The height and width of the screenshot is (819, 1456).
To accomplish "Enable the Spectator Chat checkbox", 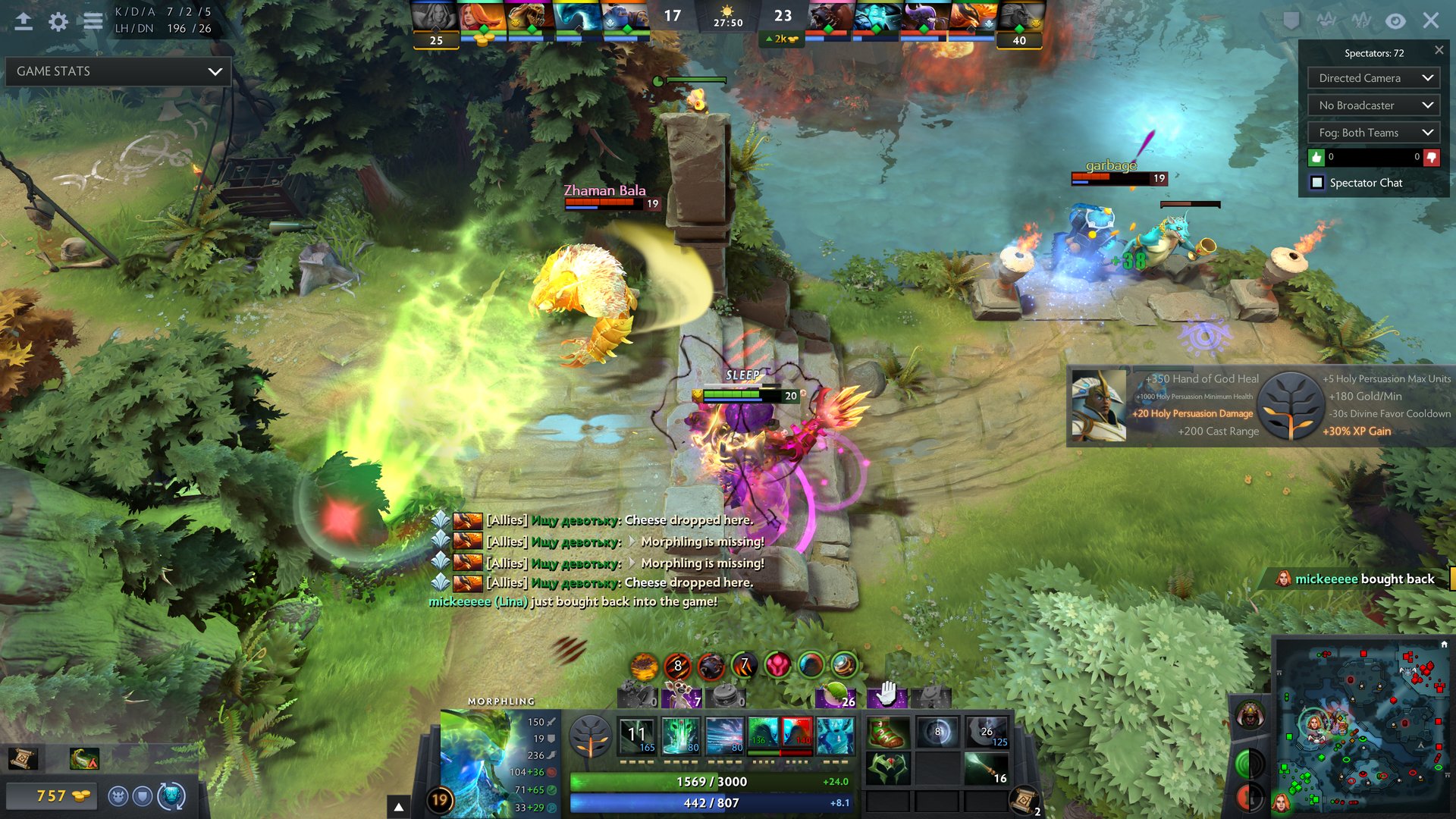I will (x=1317, y=183).
